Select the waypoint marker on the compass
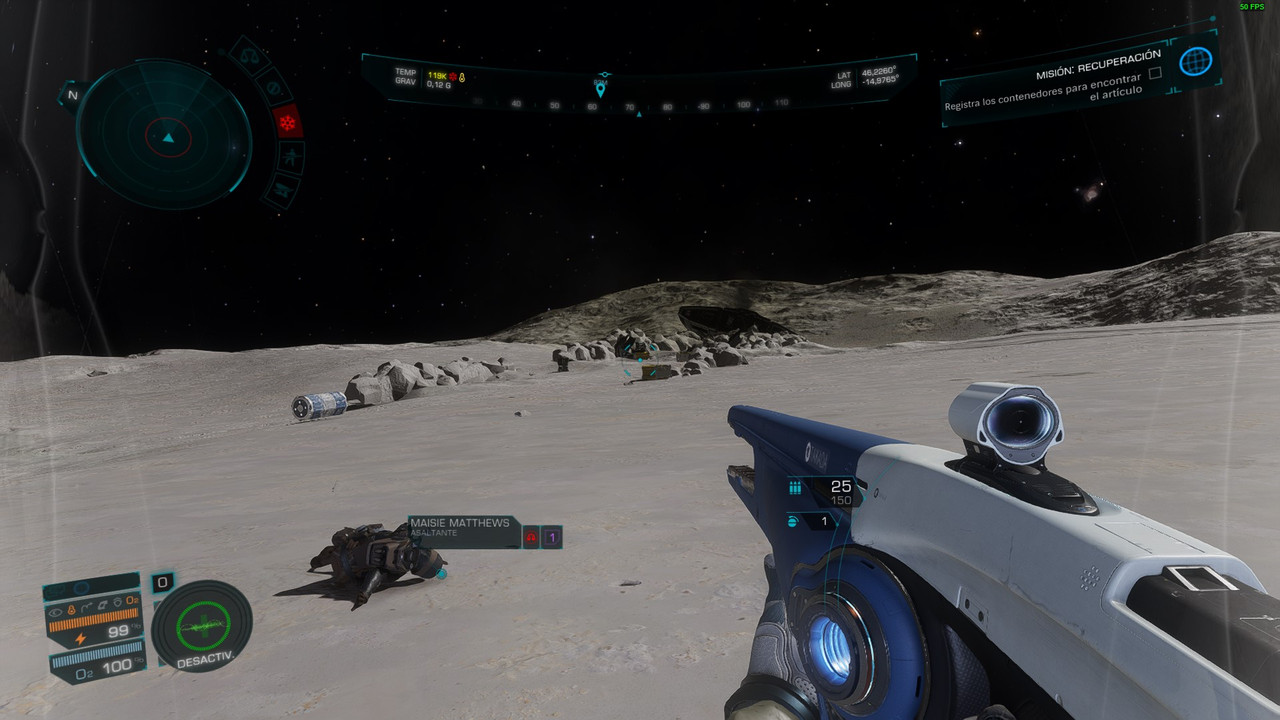This screenshot has width=1280, height=720. (601, 88)
